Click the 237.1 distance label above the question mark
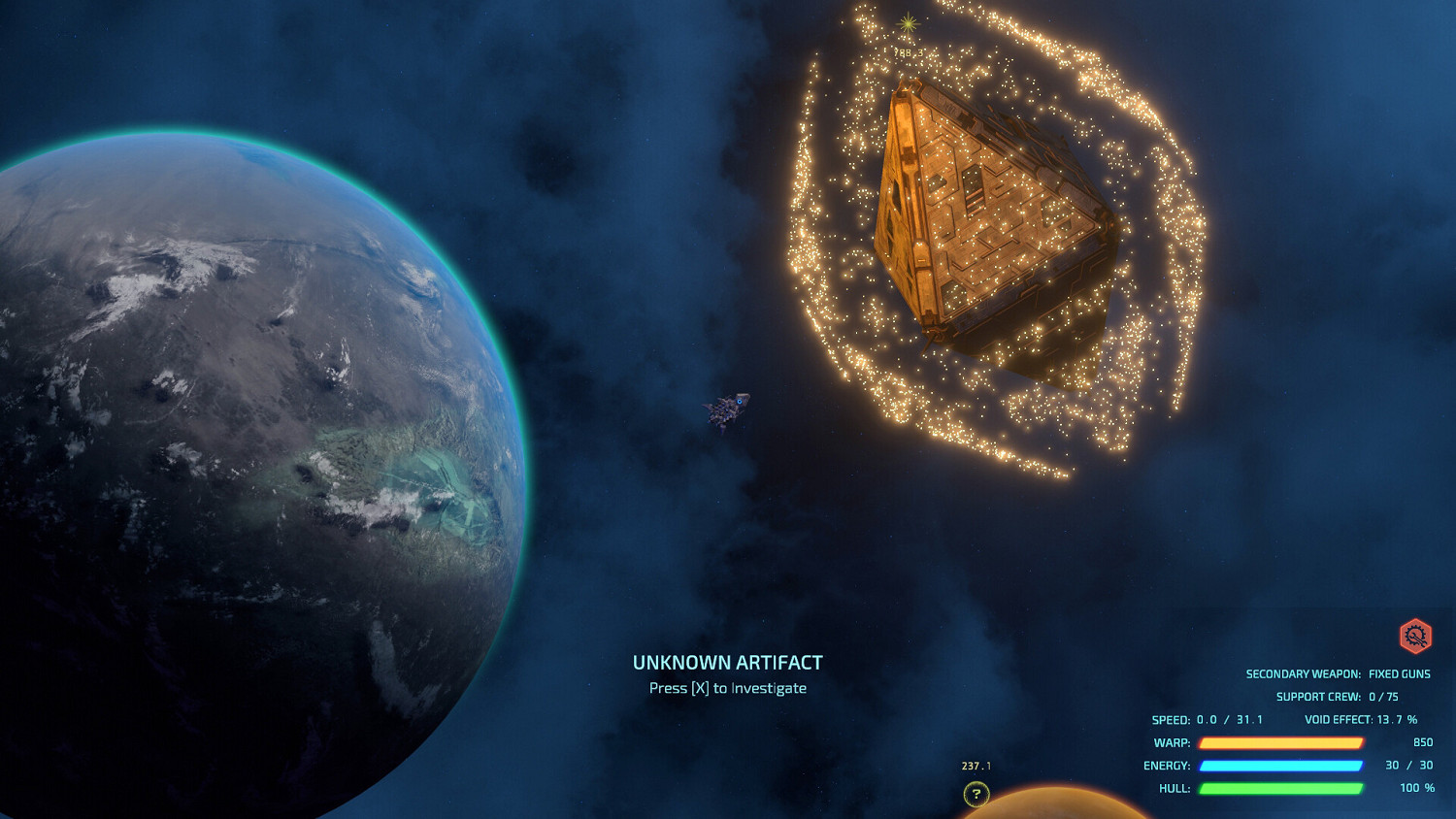The width and height of the screenshot is (1456, 819). pos(975,766)
